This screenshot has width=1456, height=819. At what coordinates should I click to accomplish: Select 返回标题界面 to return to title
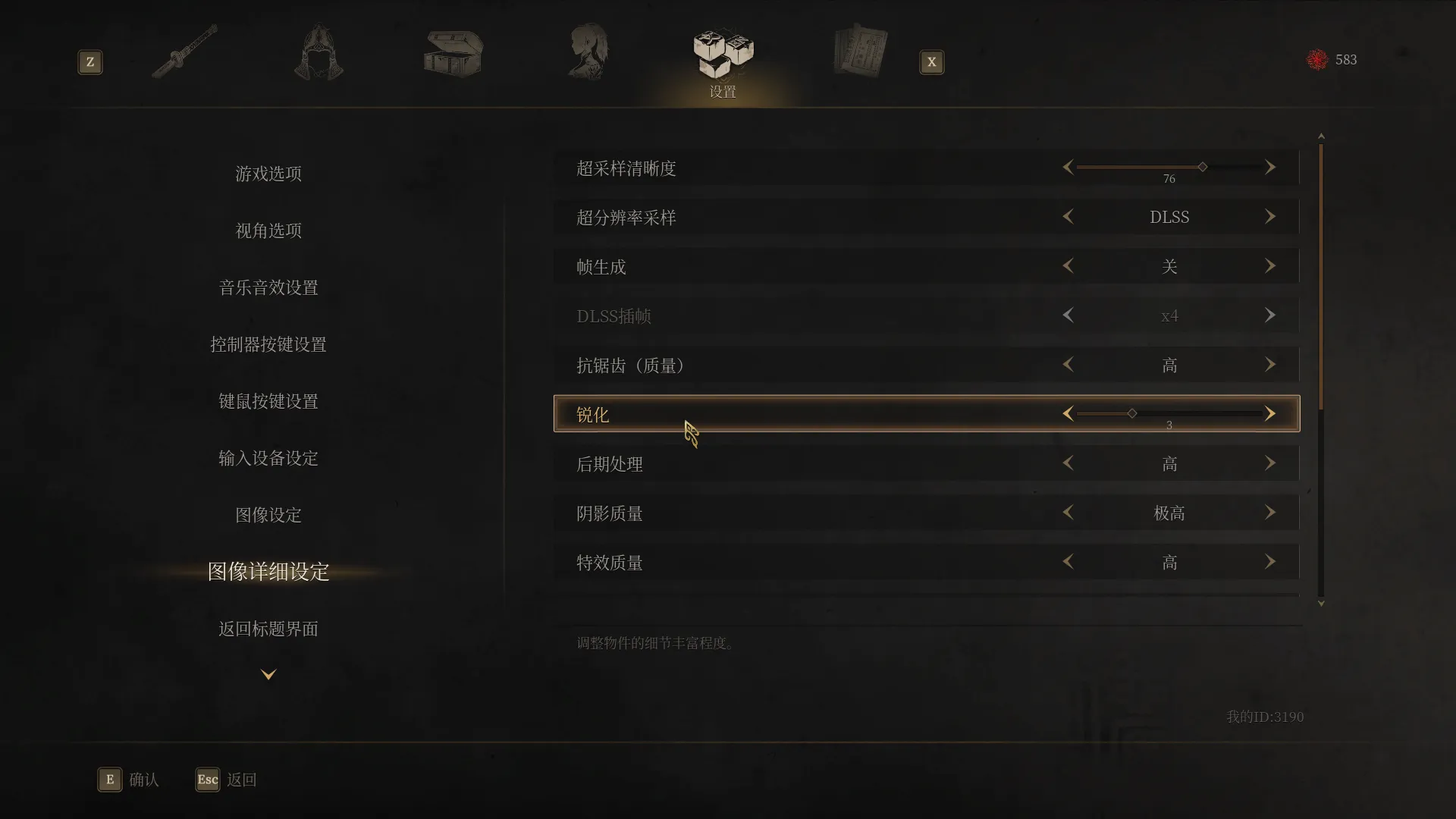pyautogui.click(x=268, y=629)
